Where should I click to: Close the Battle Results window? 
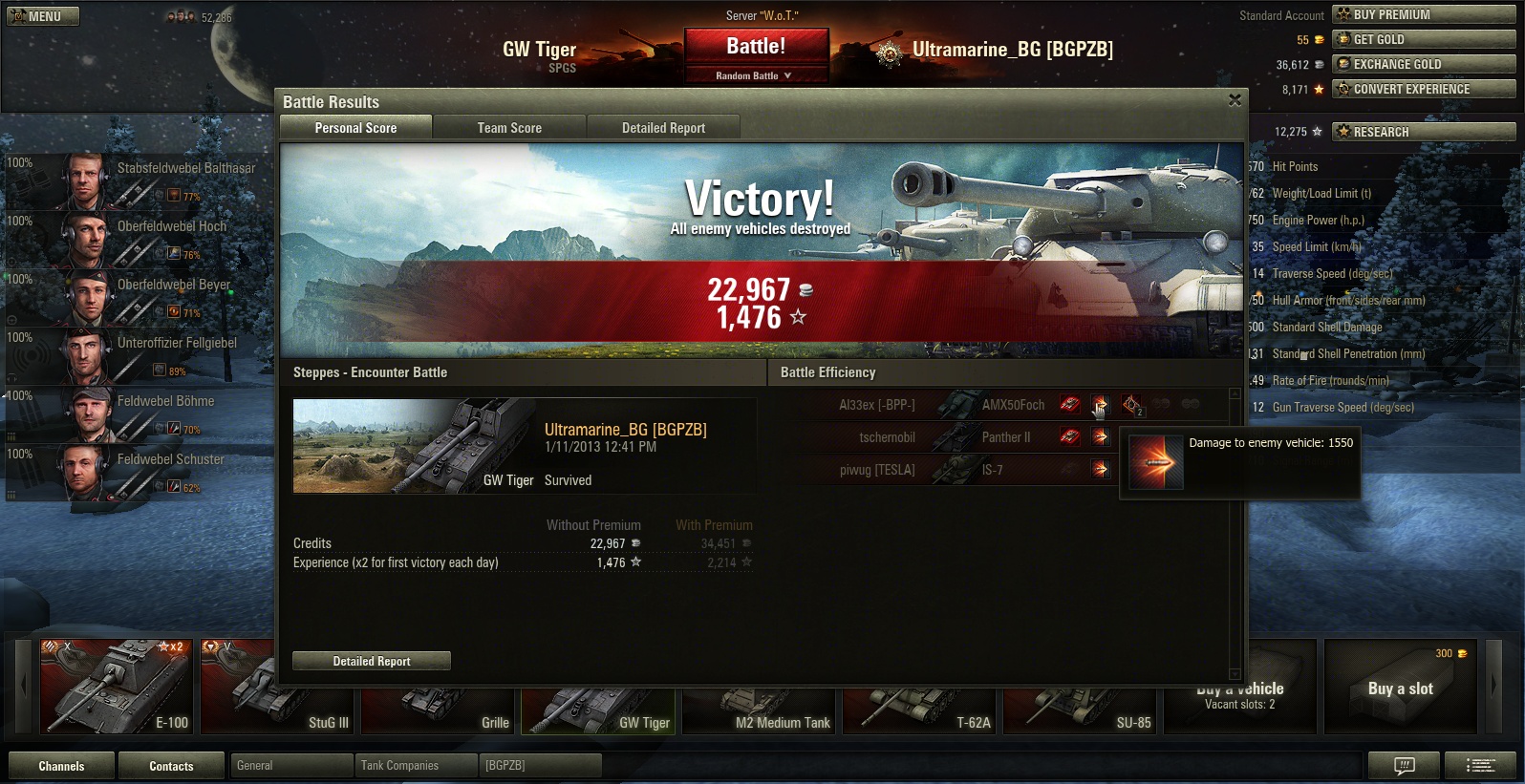pos(1235,100)
